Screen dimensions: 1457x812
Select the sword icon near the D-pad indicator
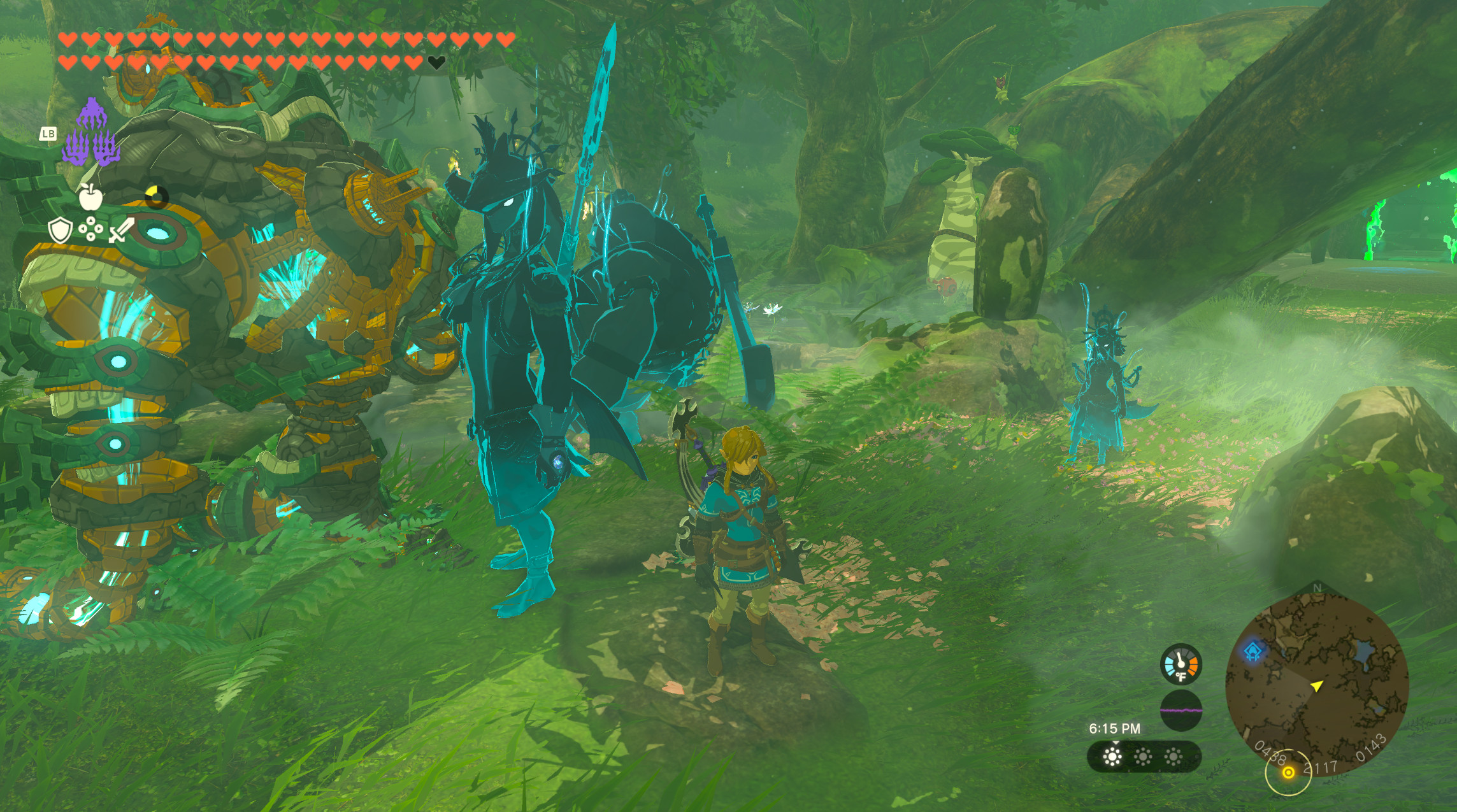click(x=122, y=230)
